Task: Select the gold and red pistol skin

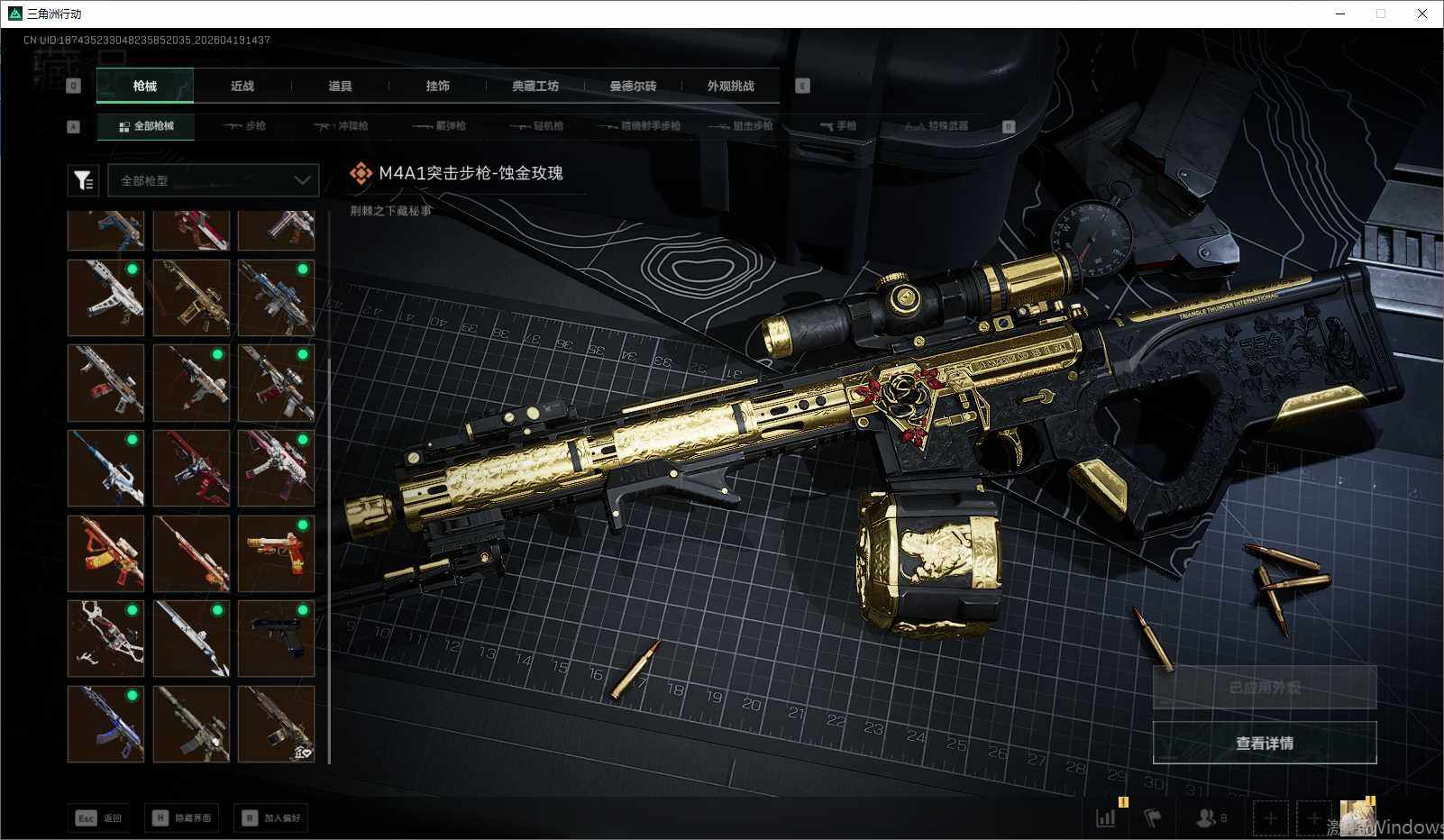Action: 276,552
